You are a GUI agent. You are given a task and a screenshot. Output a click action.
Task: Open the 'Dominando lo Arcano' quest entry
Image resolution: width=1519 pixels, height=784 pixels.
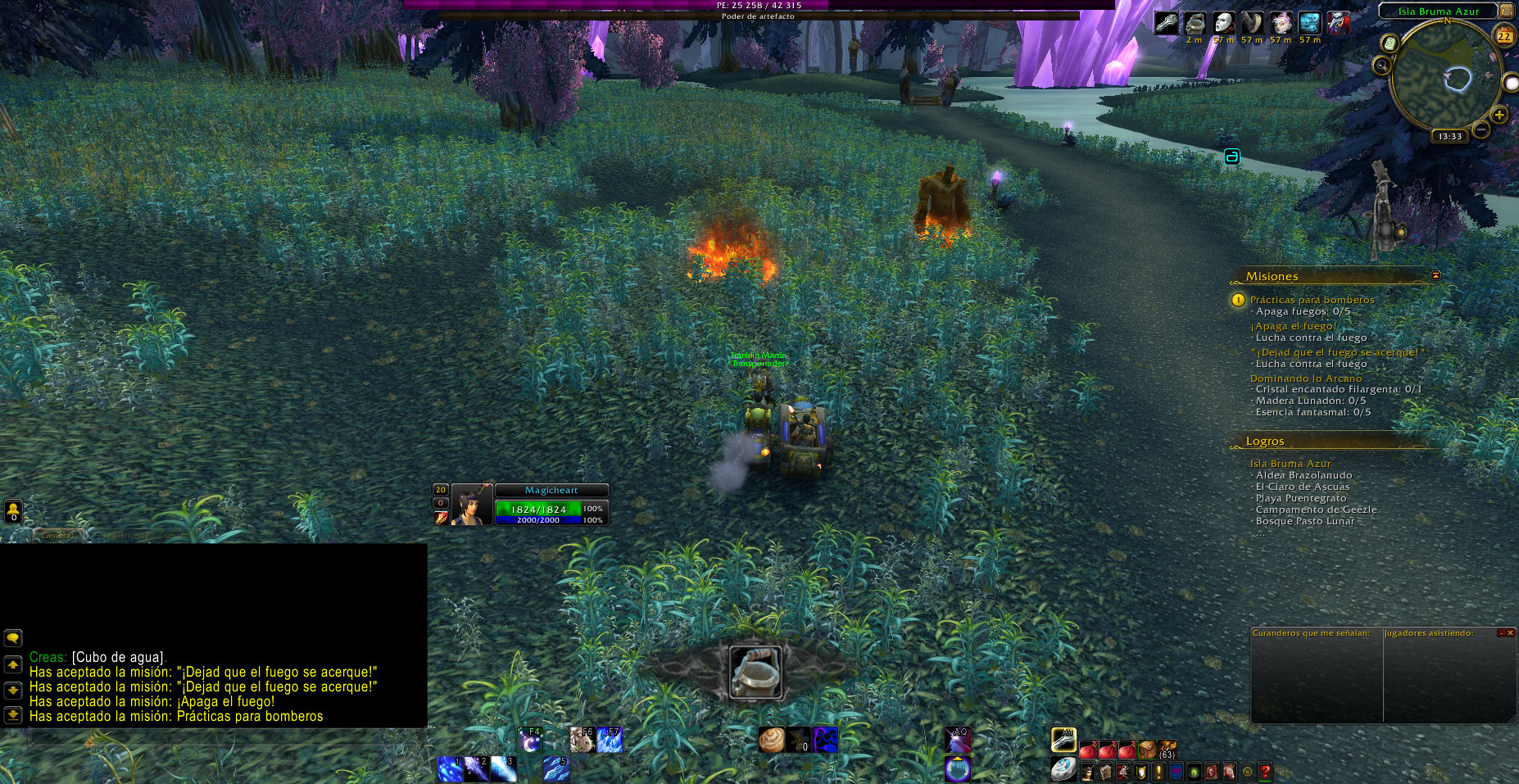pyautogui.click(x=1305, y=378)
